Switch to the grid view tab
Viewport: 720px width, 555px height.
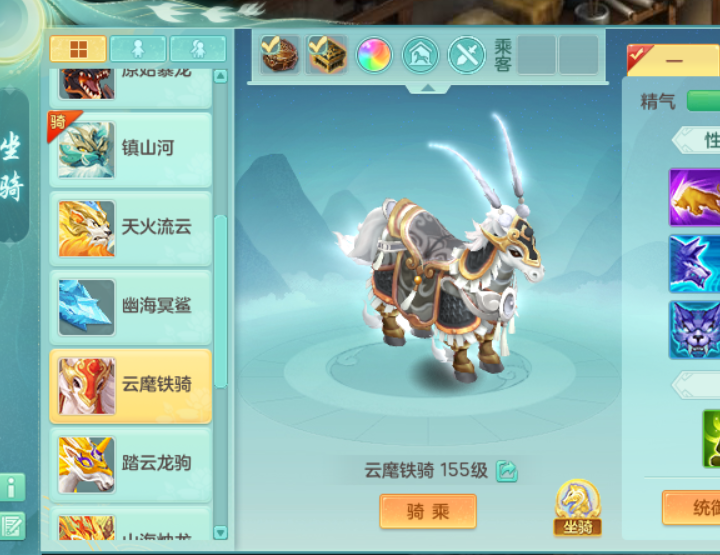coord(78,49)
